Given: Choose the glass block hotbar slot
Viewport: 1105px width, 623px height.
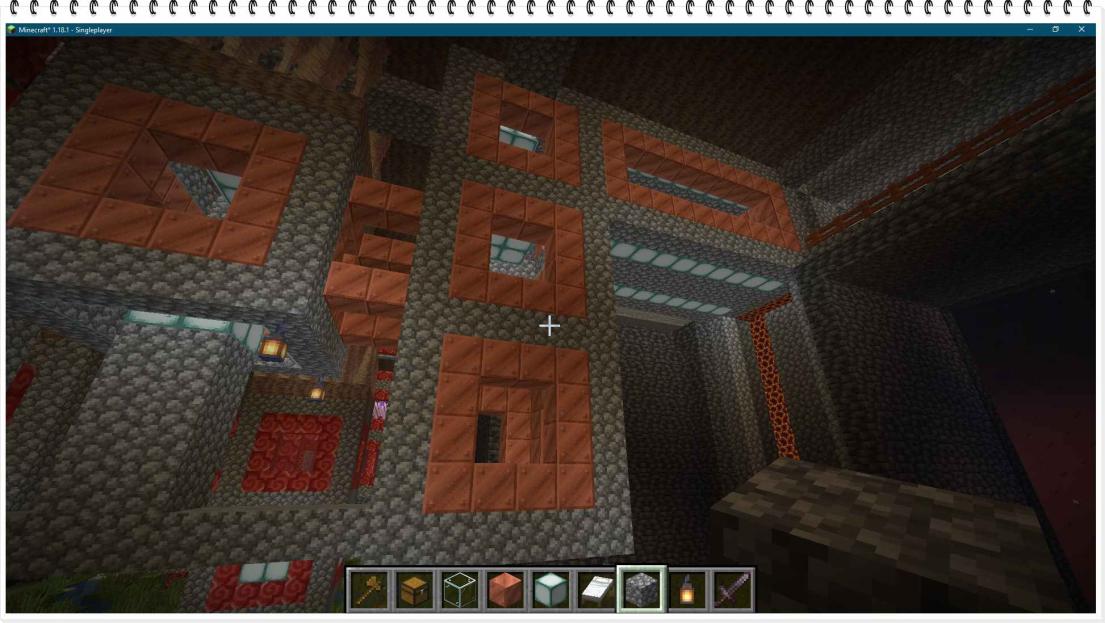Looking at the screenshot, I should pos(459,590).
